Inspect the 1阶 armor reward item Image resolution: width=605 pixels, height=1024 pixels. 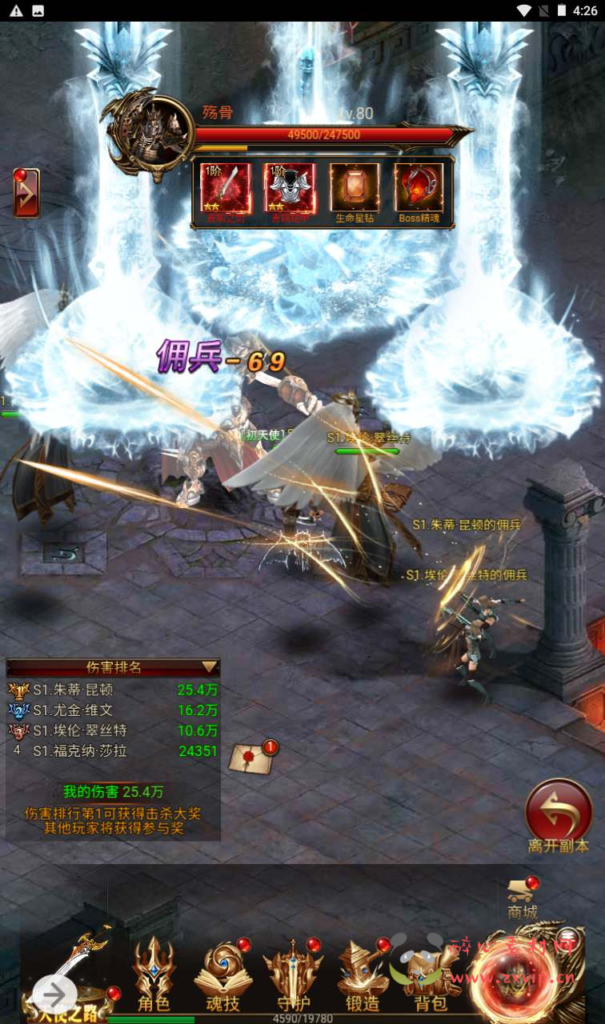coord(289,188)
